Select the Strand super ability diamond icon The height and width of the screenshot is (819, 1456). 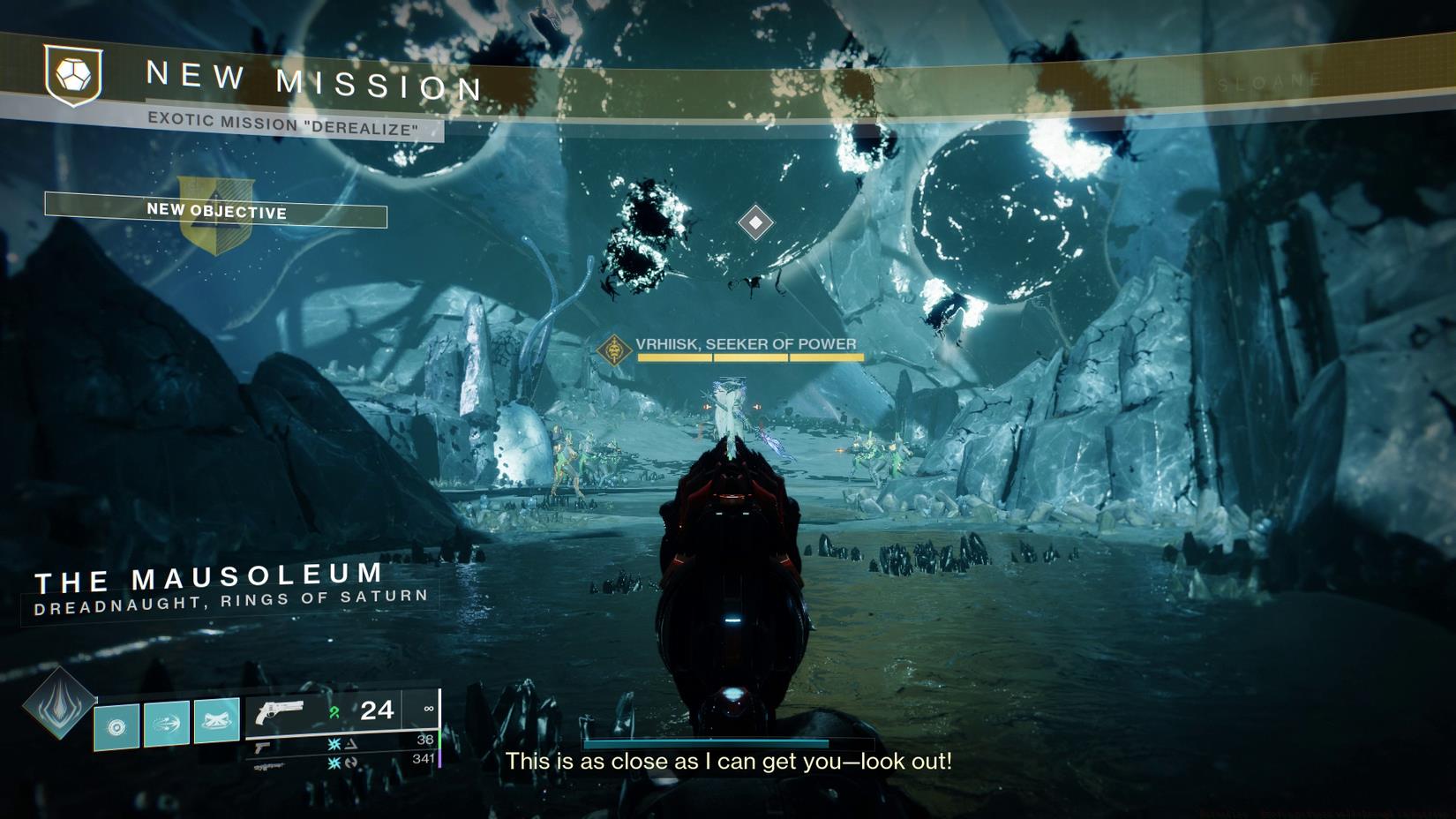tap(57, 709)
